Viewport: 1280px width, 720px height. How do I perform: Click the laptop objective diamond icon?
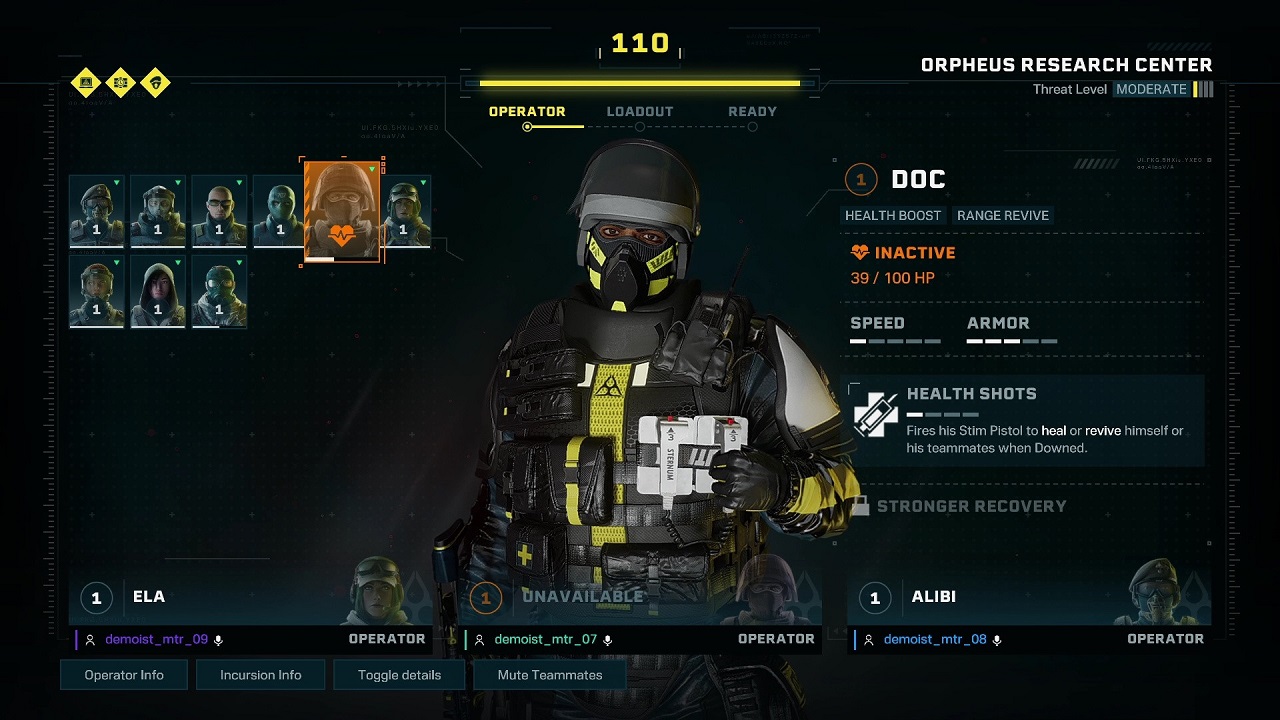pos(86,82)
